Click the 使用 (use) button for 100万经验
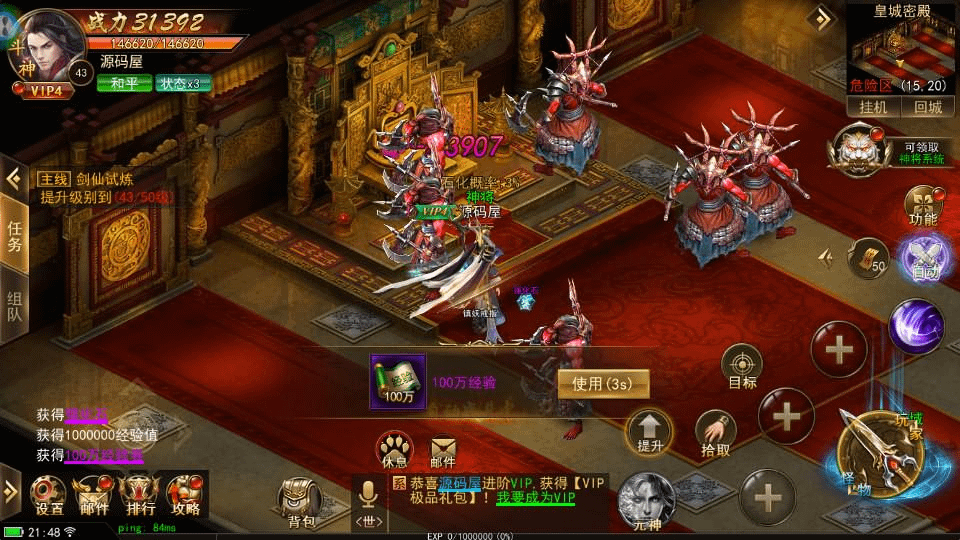 tap(602, 383)
